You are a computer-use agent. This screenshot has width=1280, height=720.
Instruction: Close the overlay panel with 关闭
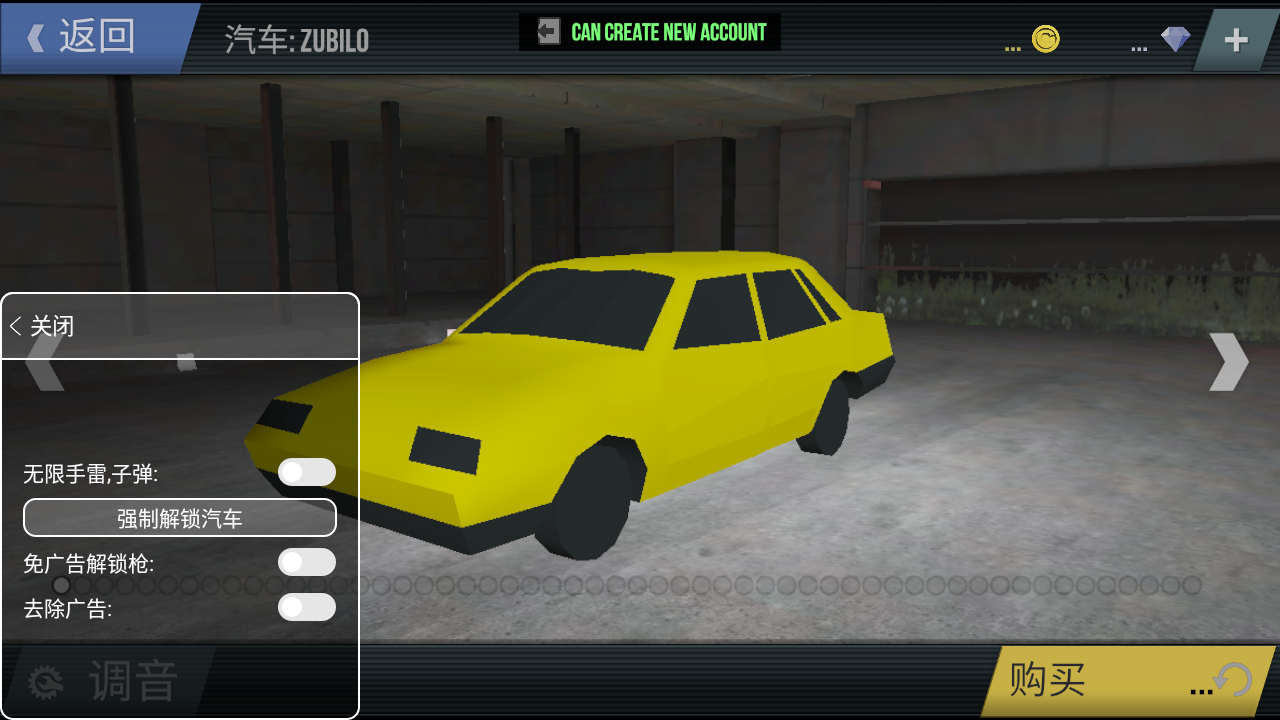(x=43, y=326)
